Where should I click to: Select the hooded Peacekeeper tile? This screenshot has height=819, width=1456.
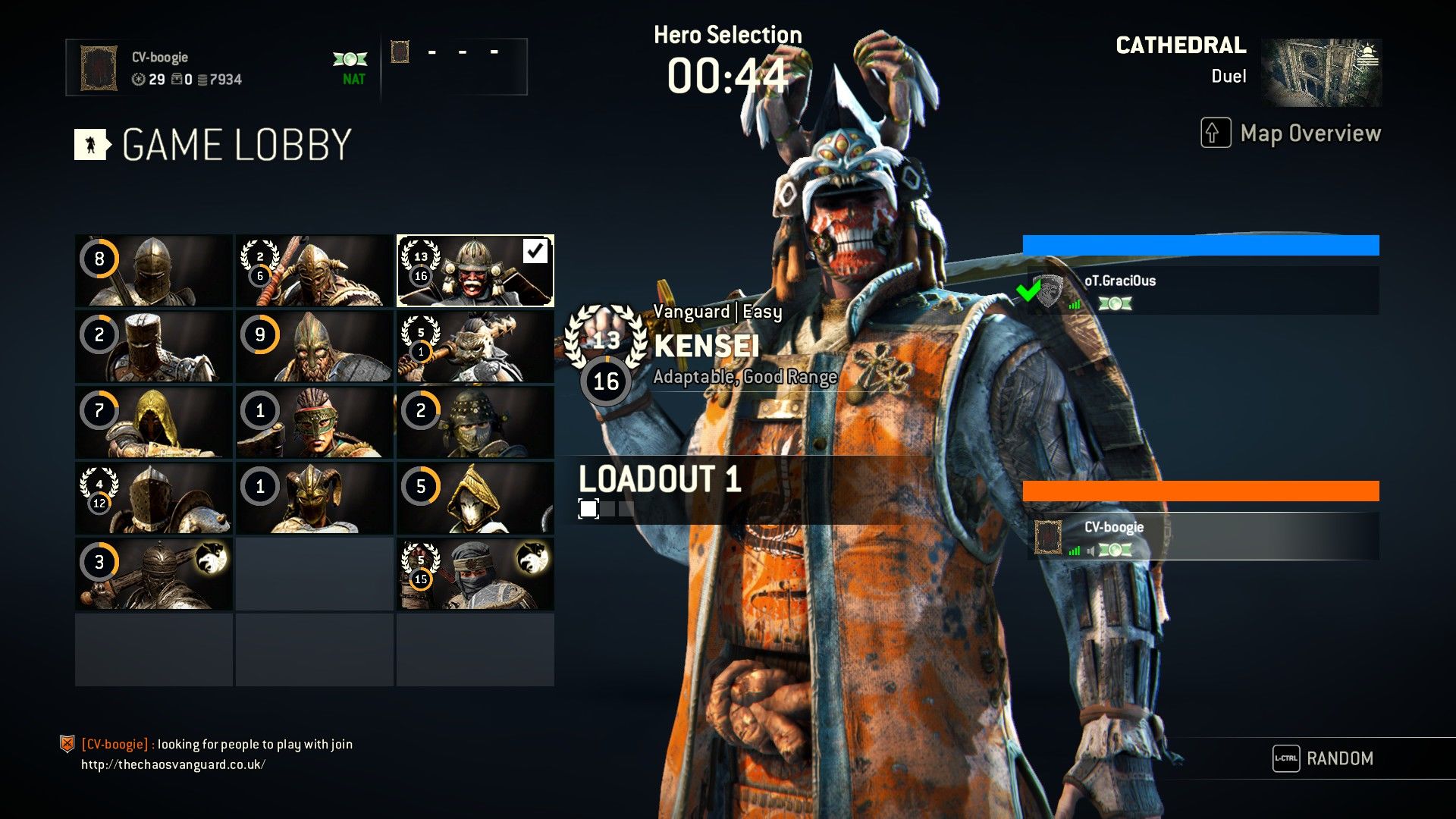pos(154,422)
